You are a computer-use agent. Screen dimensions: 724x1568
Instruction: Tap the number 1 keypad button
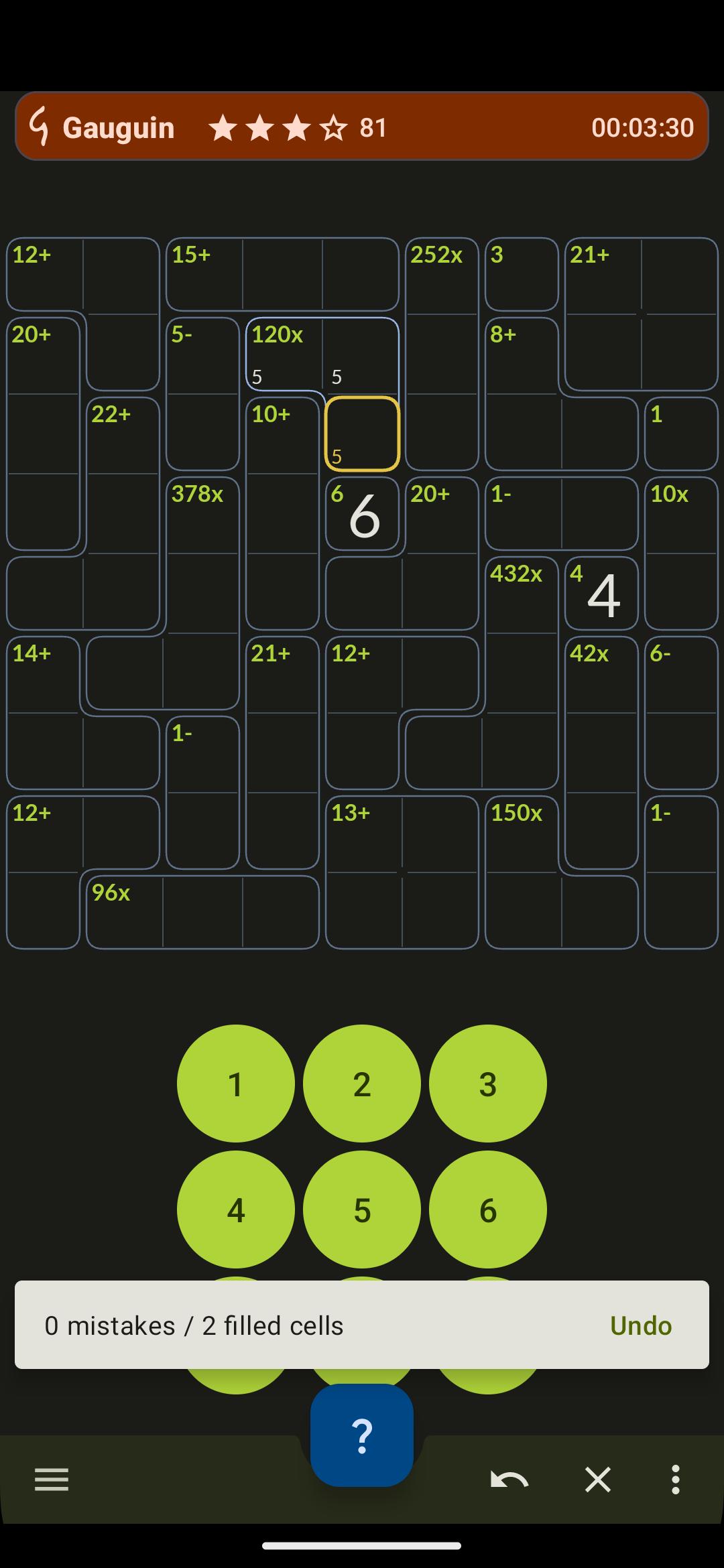tap(235, 1084)
